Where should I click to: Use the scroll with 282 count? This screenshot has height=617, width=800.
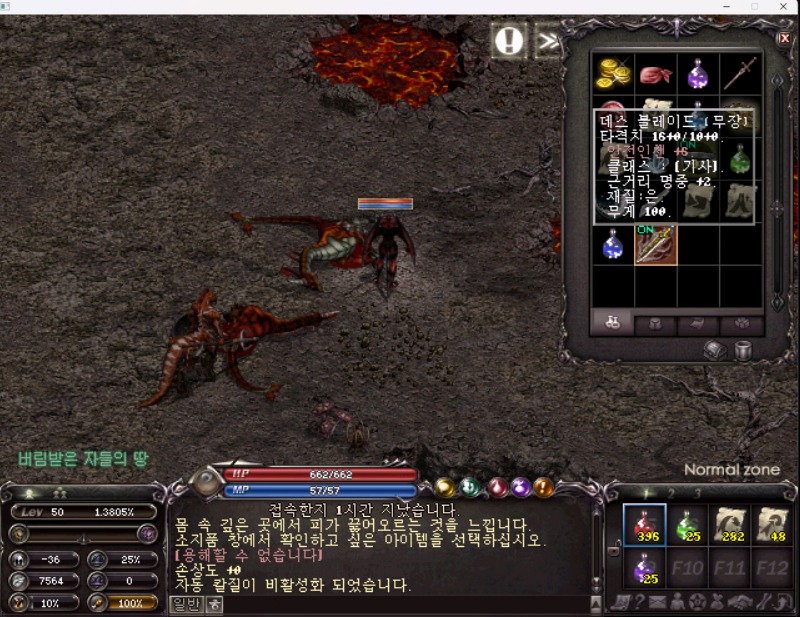coord(731,525)
